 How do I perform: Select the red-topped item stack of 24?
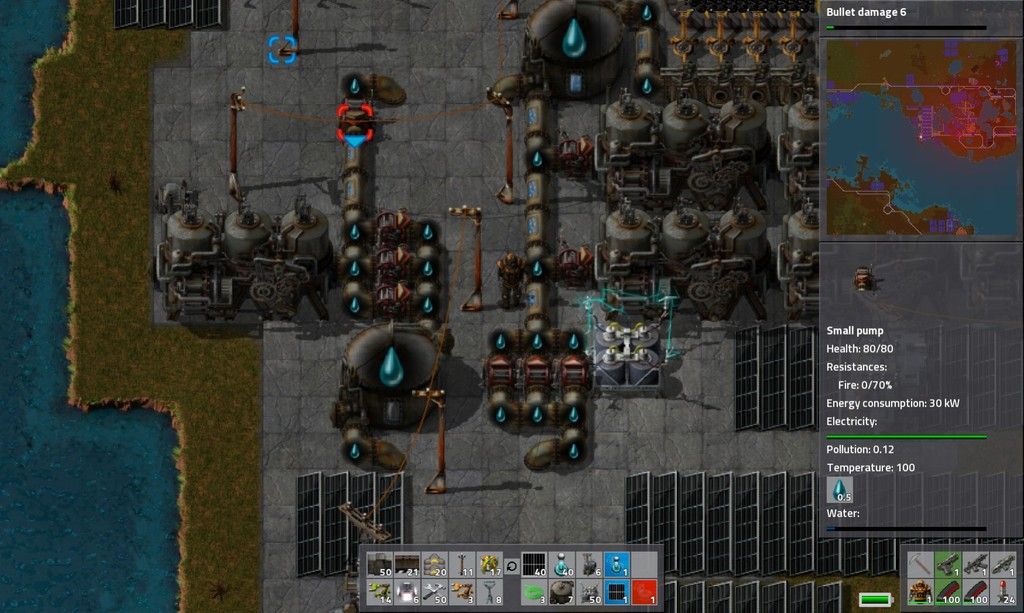[x=1003, y=591]
